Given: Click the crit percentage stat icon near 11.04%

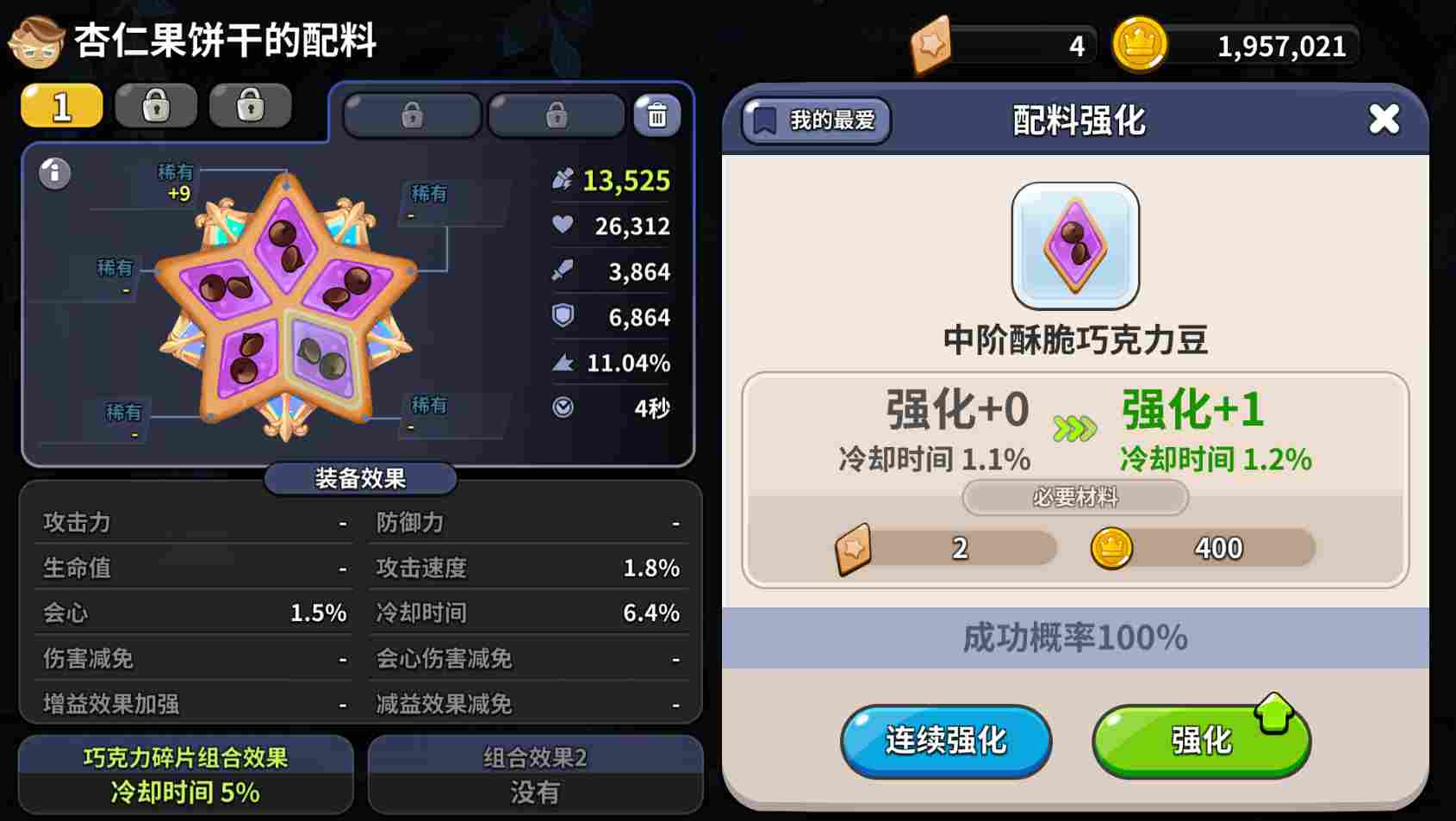Looking at the screenshot, I should pyautogui.click(x=564, y=363).
